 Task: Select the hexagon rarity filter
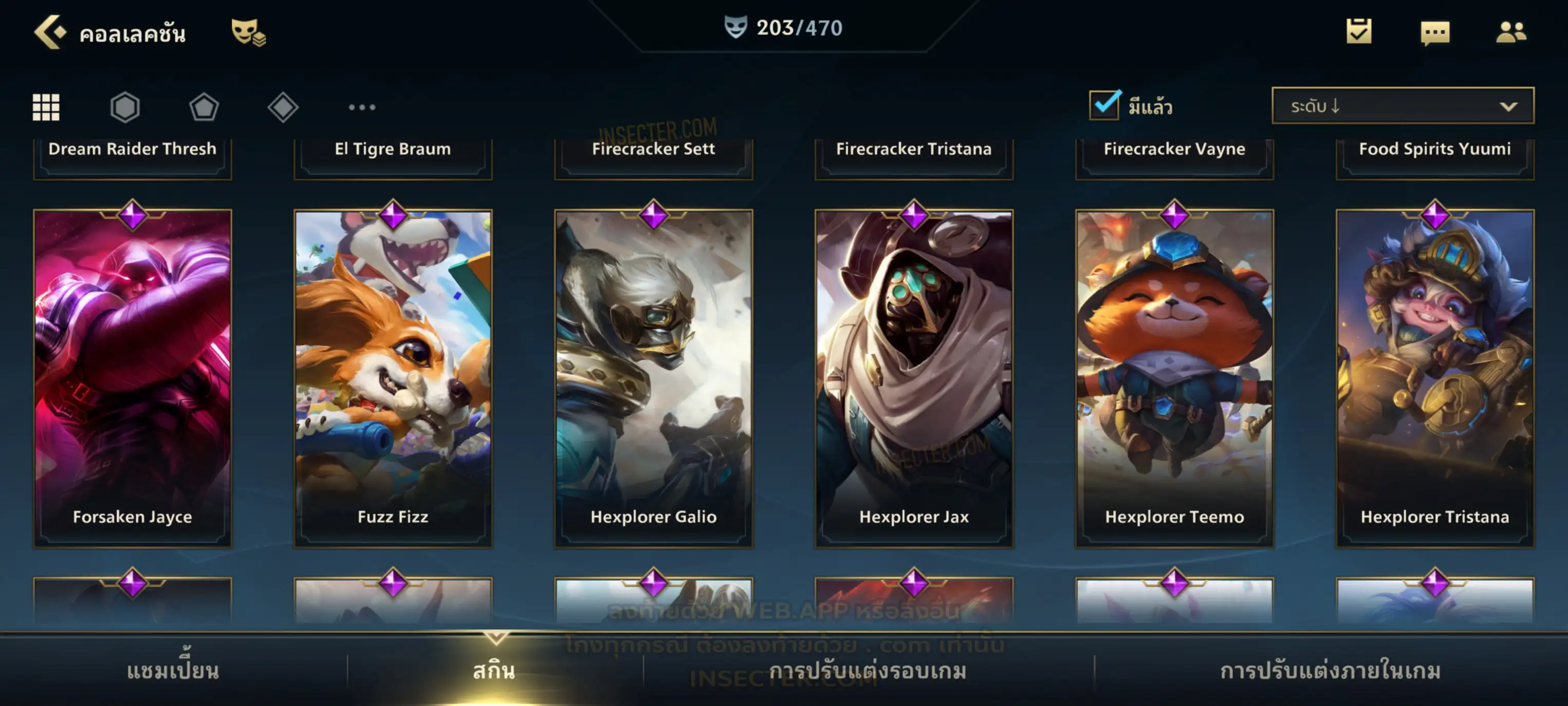[125, 107]
